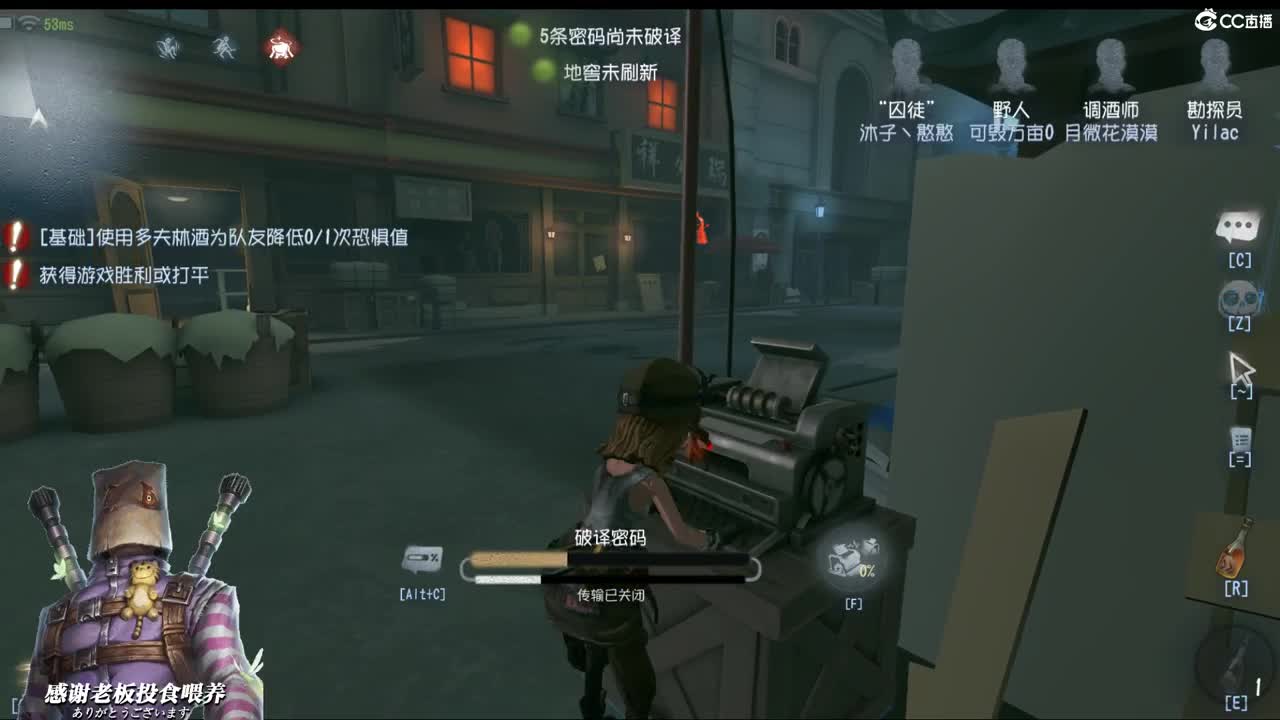Image resolution: width=1280 pixels, height=720 pixels.
Task: Open match details via the [=] list icon
Action: [x=1238, y=440]
